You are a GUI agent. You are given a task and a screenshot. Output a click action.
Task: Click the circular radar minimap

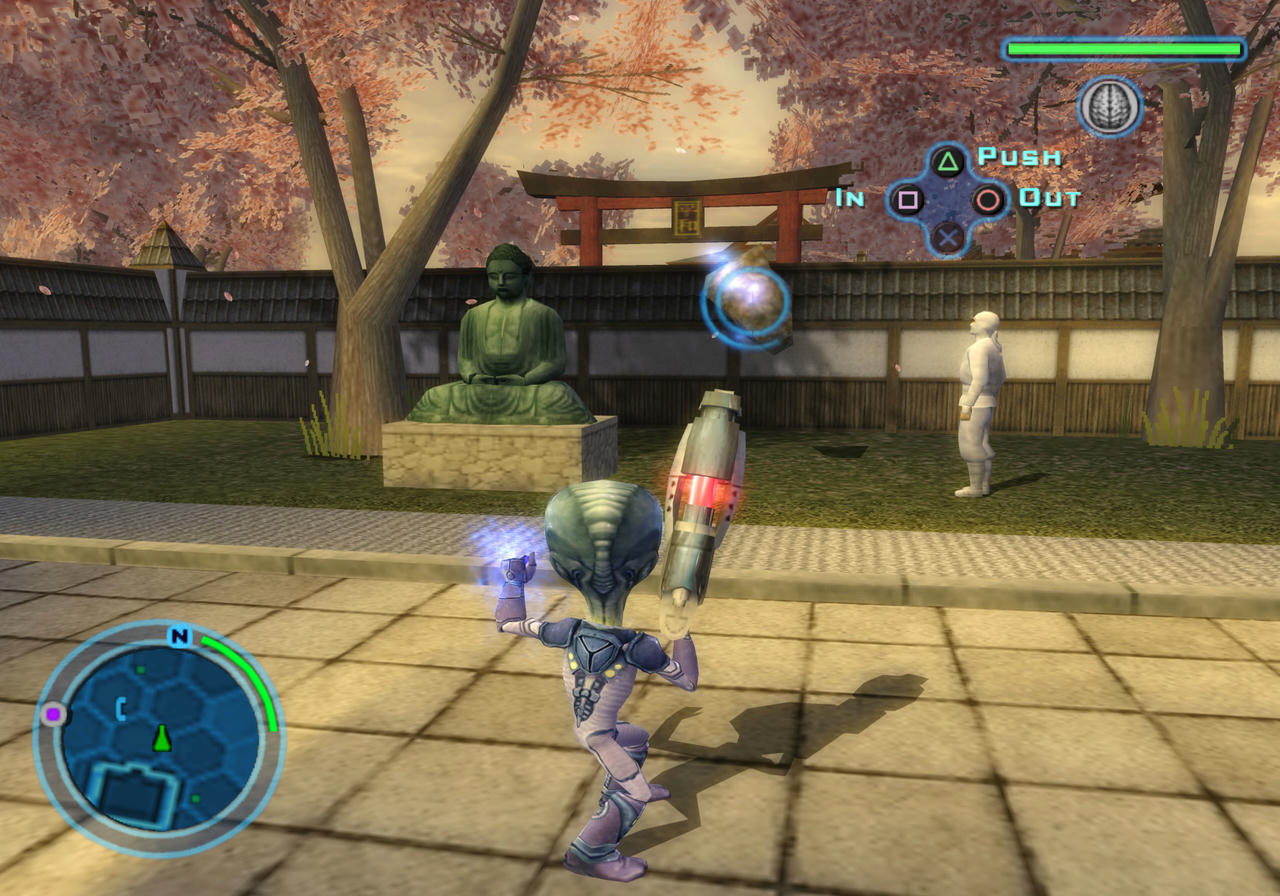coord(158,738)
